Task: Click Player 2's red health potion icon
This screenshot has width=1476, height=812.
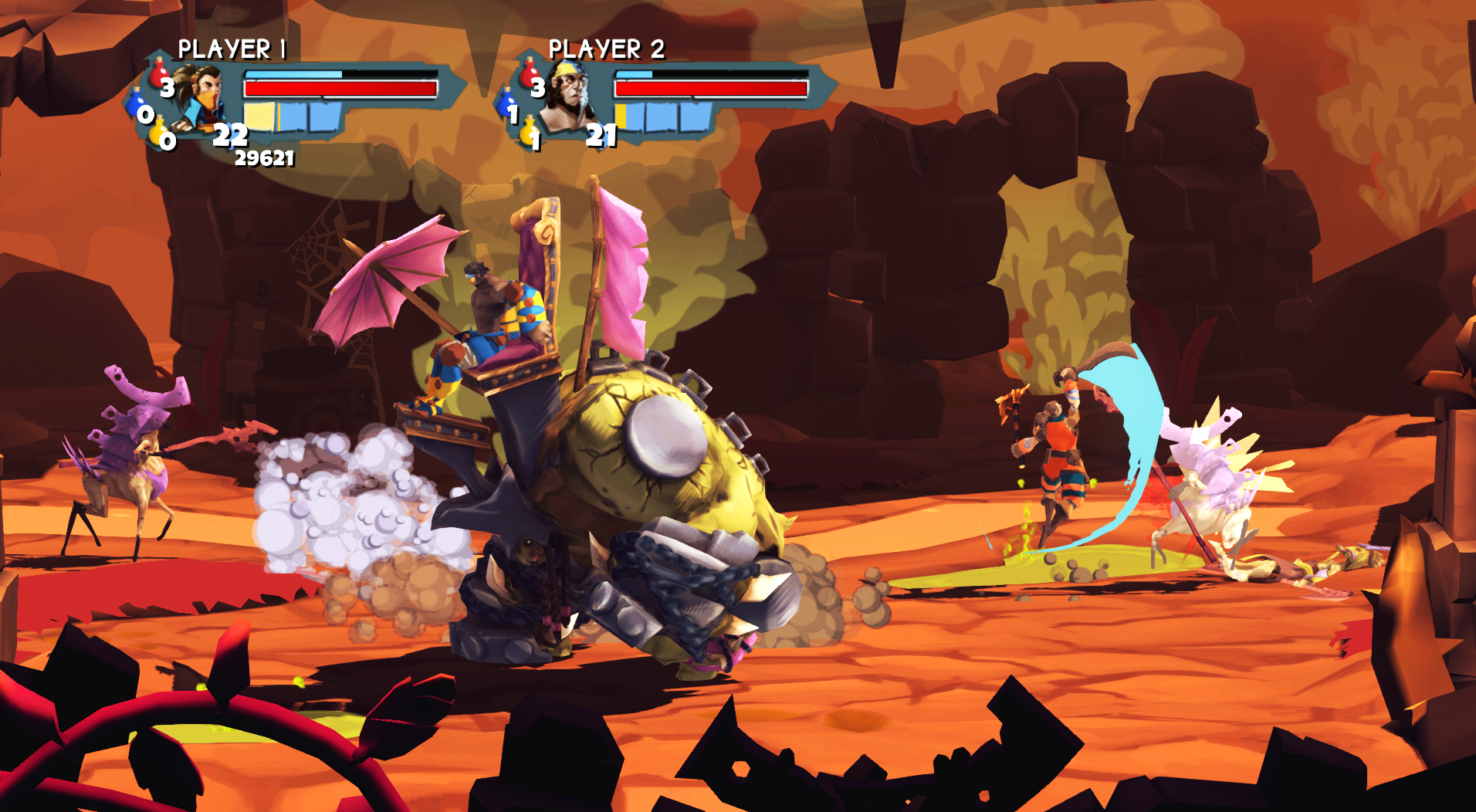Action: click(529, 75)
